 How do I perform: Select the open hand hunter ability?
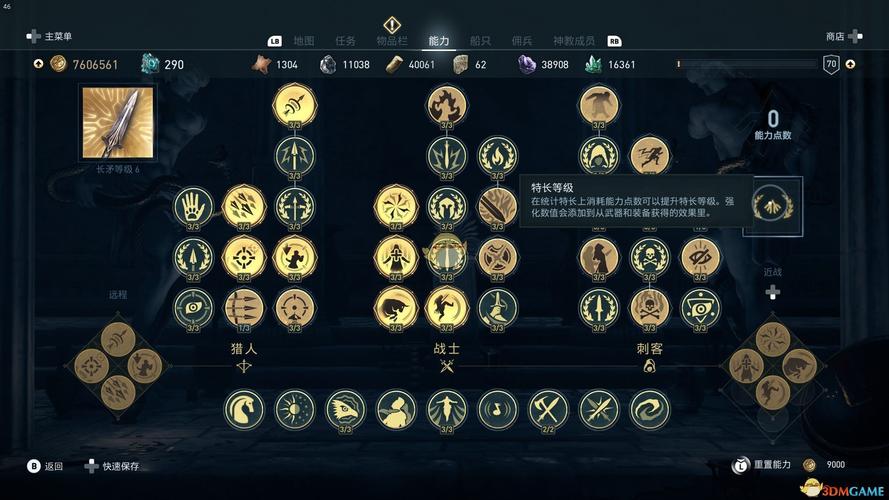[193, 207]
